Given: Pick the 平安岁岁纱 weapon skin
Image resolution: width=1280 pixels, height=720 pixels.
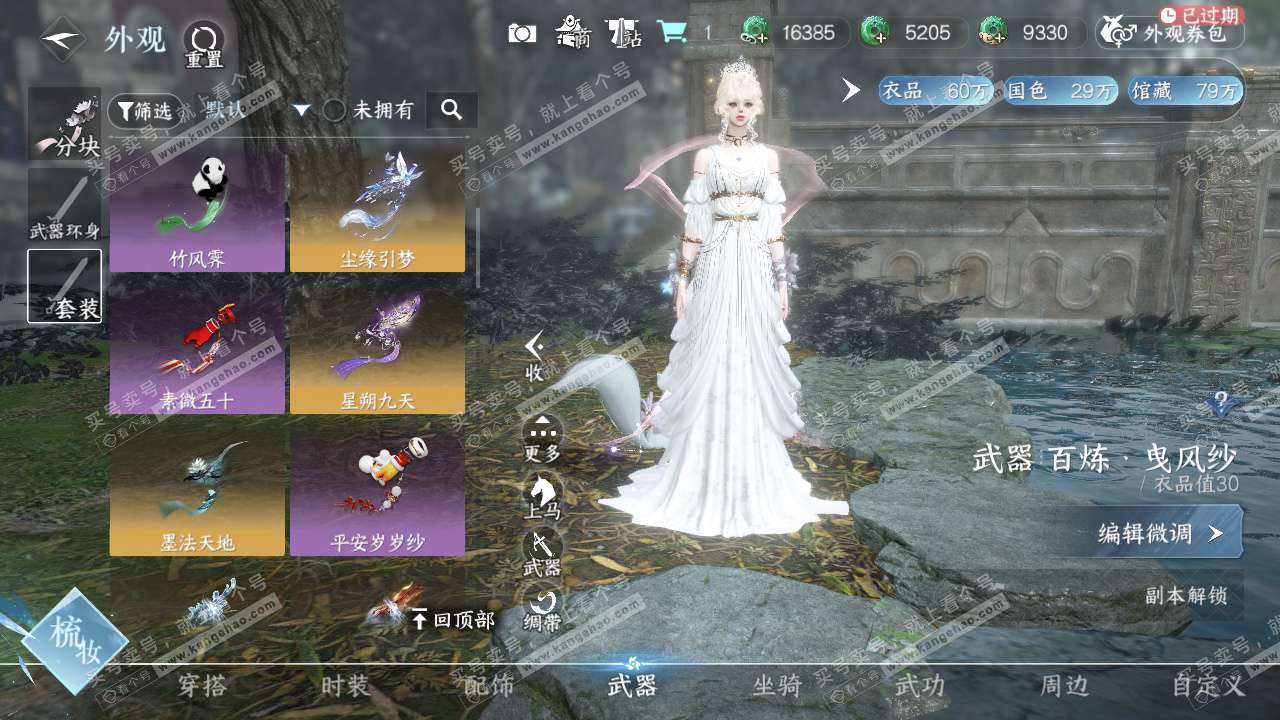Looking at the screenshot, I should click(377, 497).
